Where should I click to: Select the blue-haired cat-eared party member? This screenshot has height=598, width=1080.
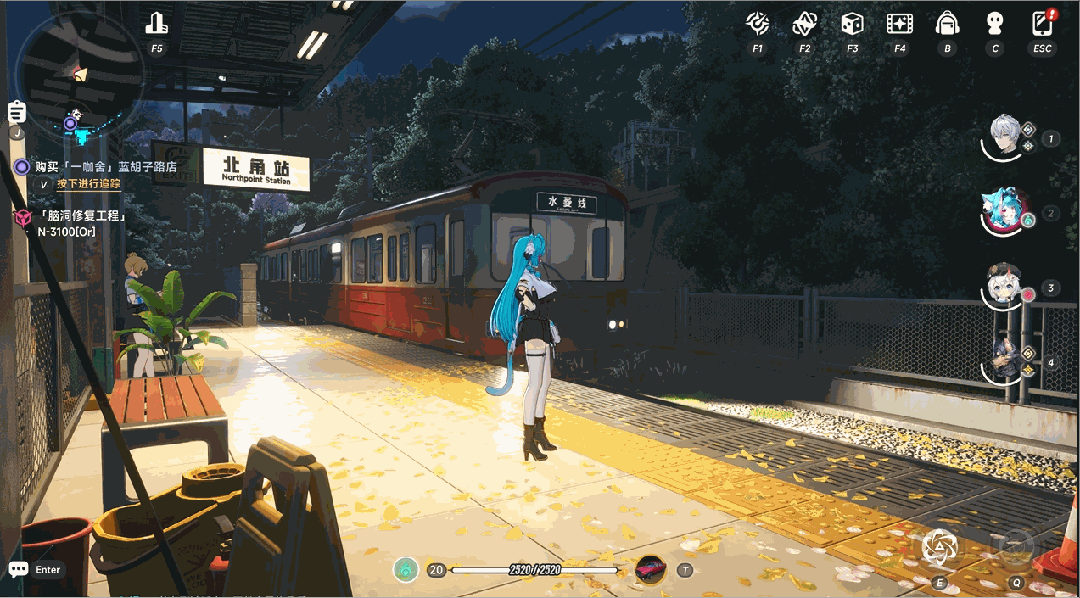click(1004, 210)
